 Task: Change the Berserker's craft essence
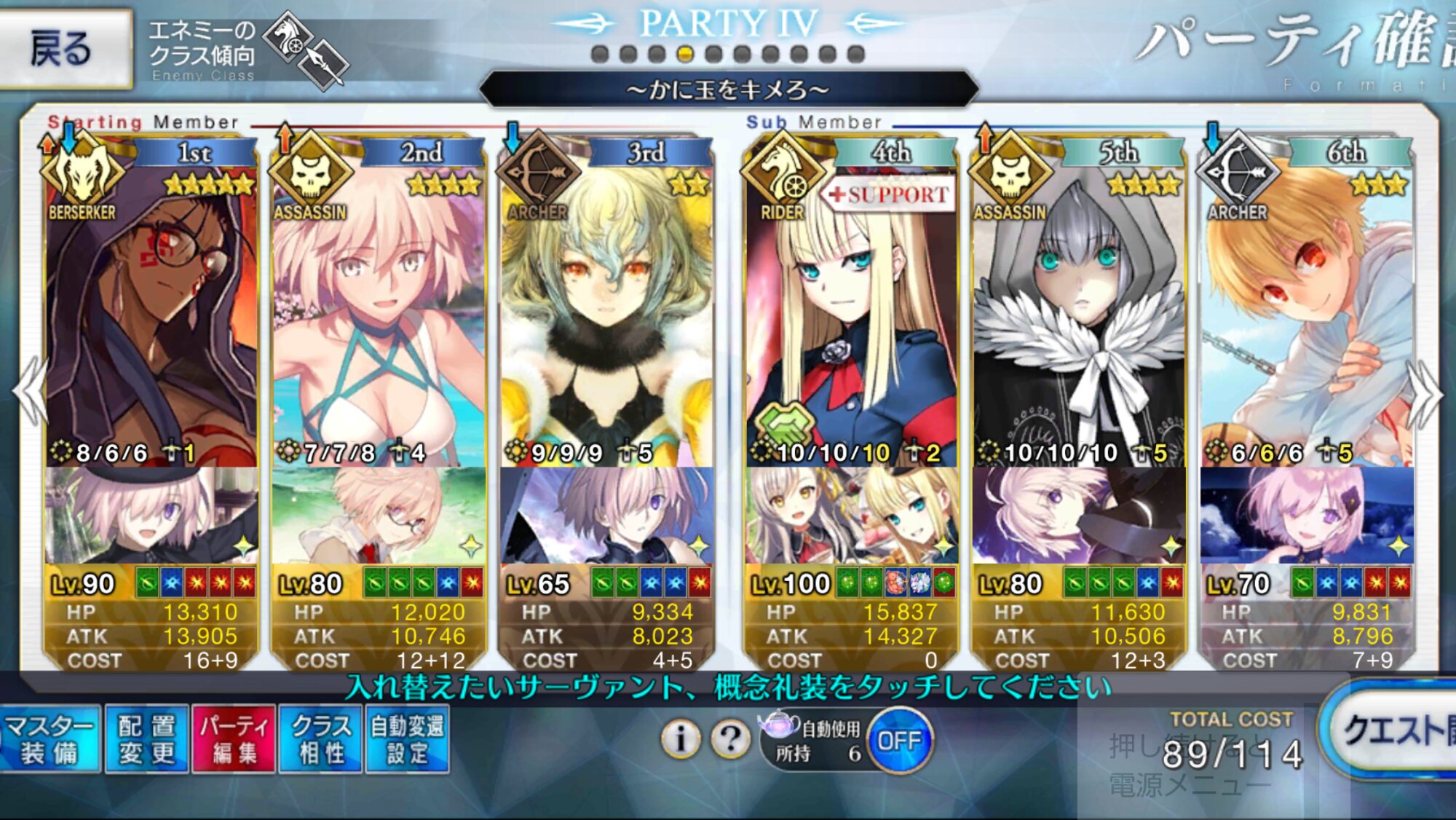(151, 516)
